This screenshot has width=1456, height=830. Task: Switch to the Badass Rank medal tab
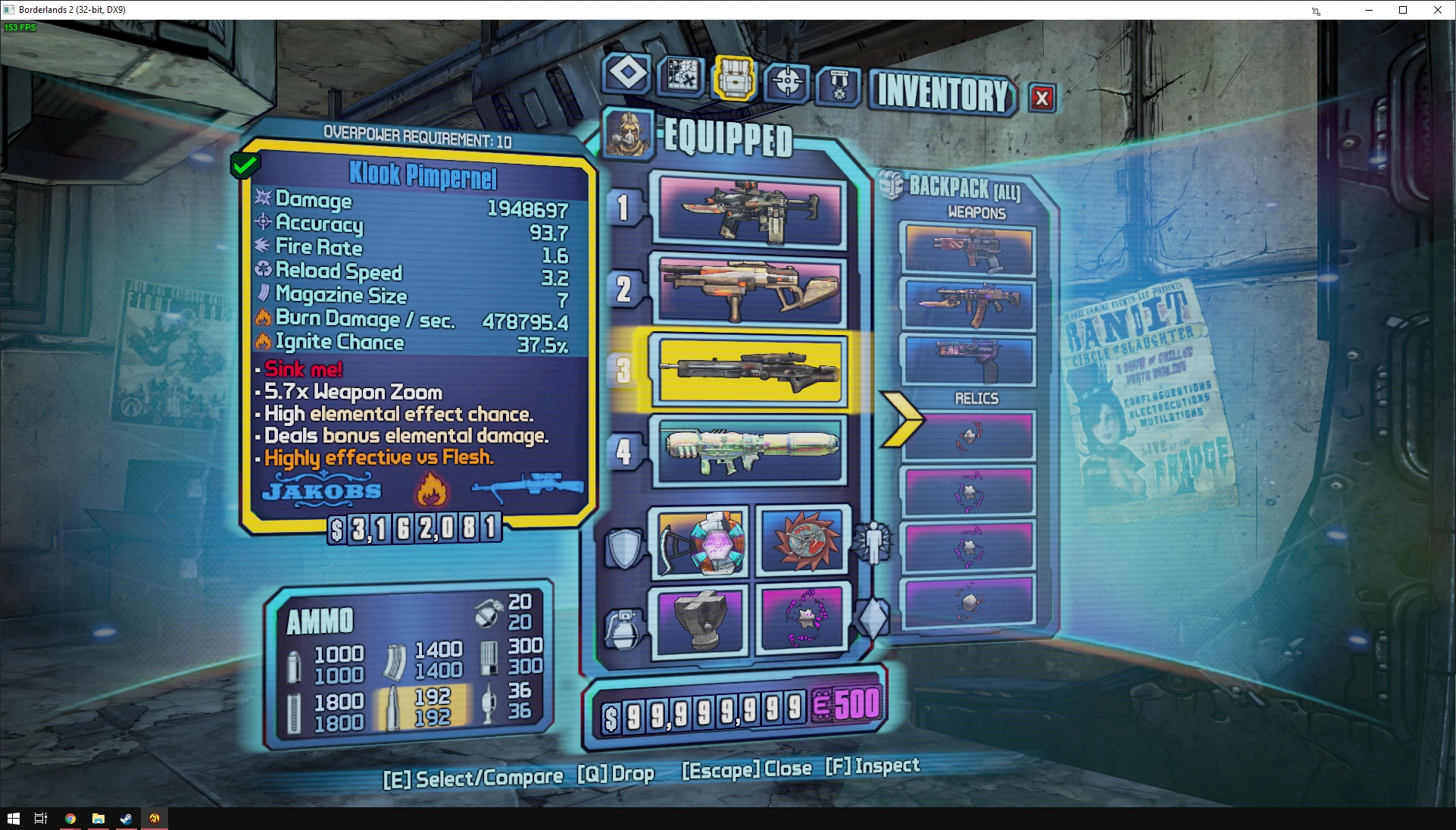(839, 86)
